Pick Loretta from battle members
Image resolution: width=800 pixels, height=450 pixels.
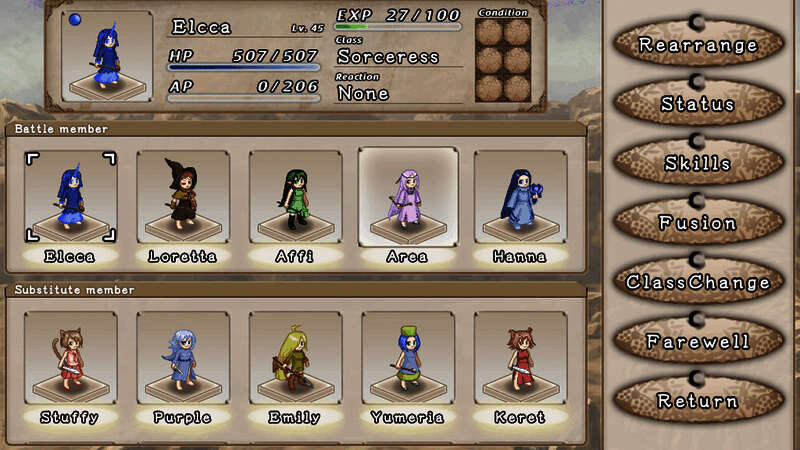182,198
